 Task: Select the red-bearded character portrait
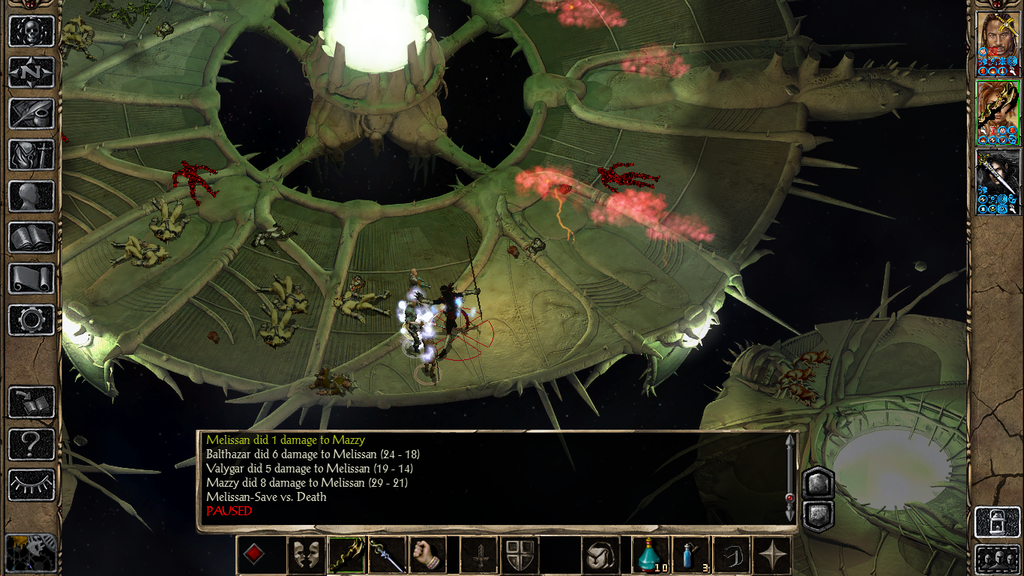click(x=997, y=44)
